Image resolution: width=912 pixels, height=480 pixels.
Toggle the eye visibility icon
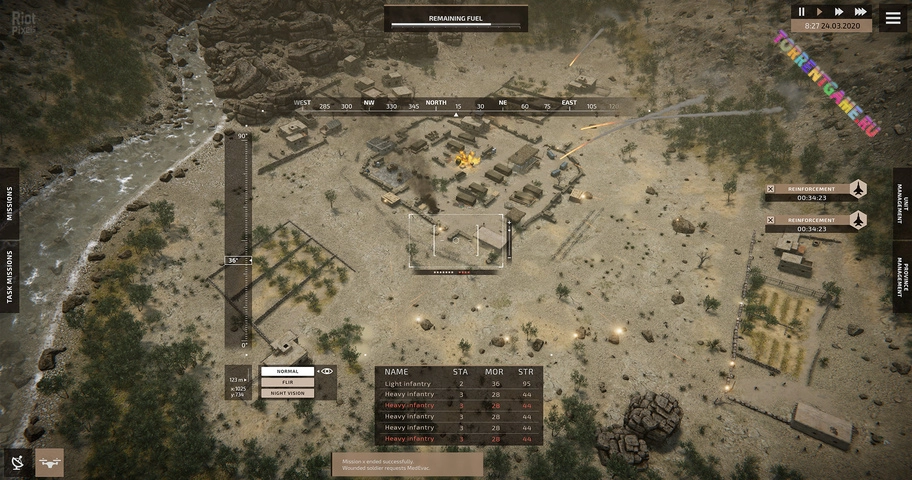point(327,371)
